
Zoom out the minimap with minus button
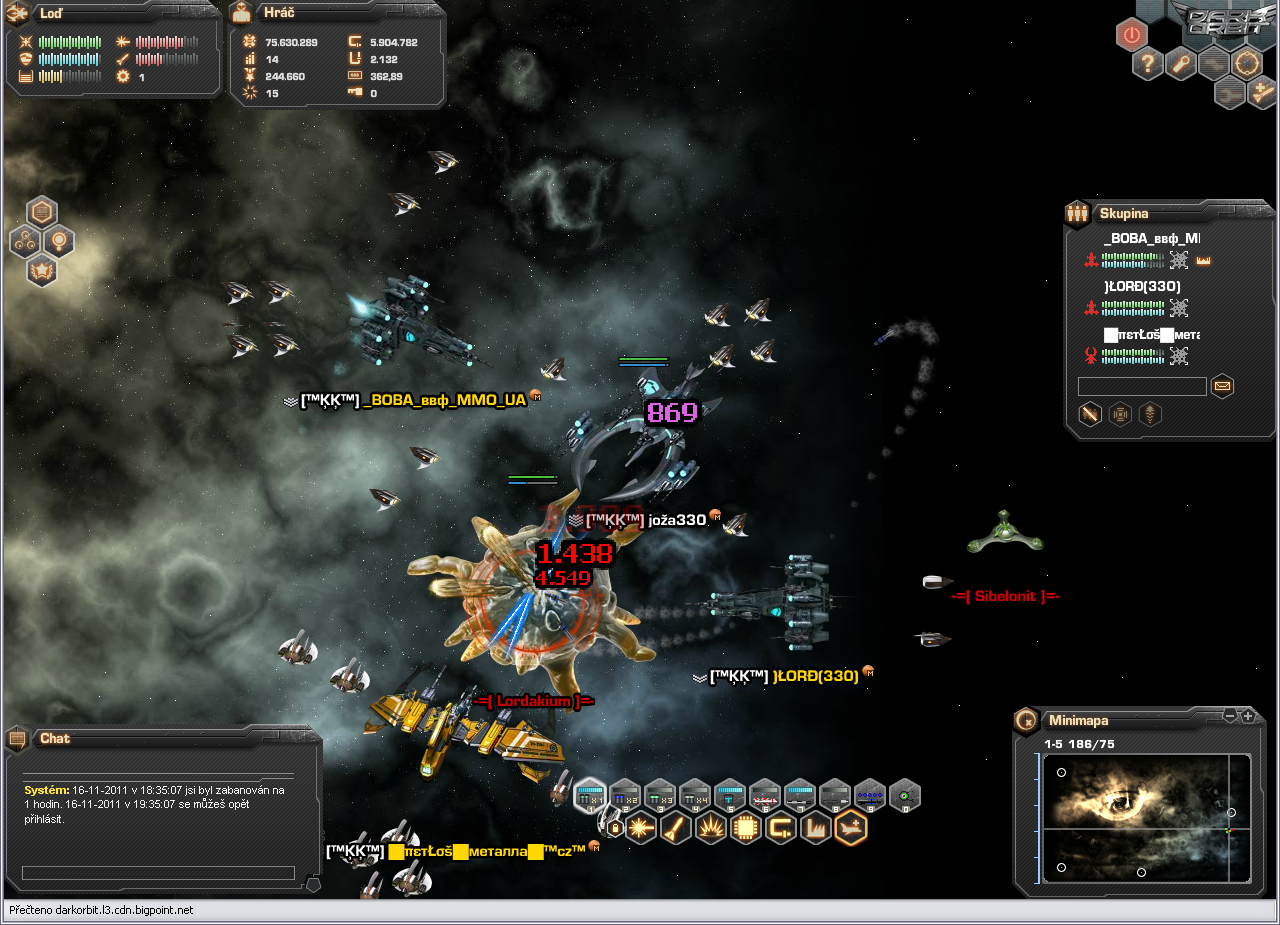tap(1230, 716)
